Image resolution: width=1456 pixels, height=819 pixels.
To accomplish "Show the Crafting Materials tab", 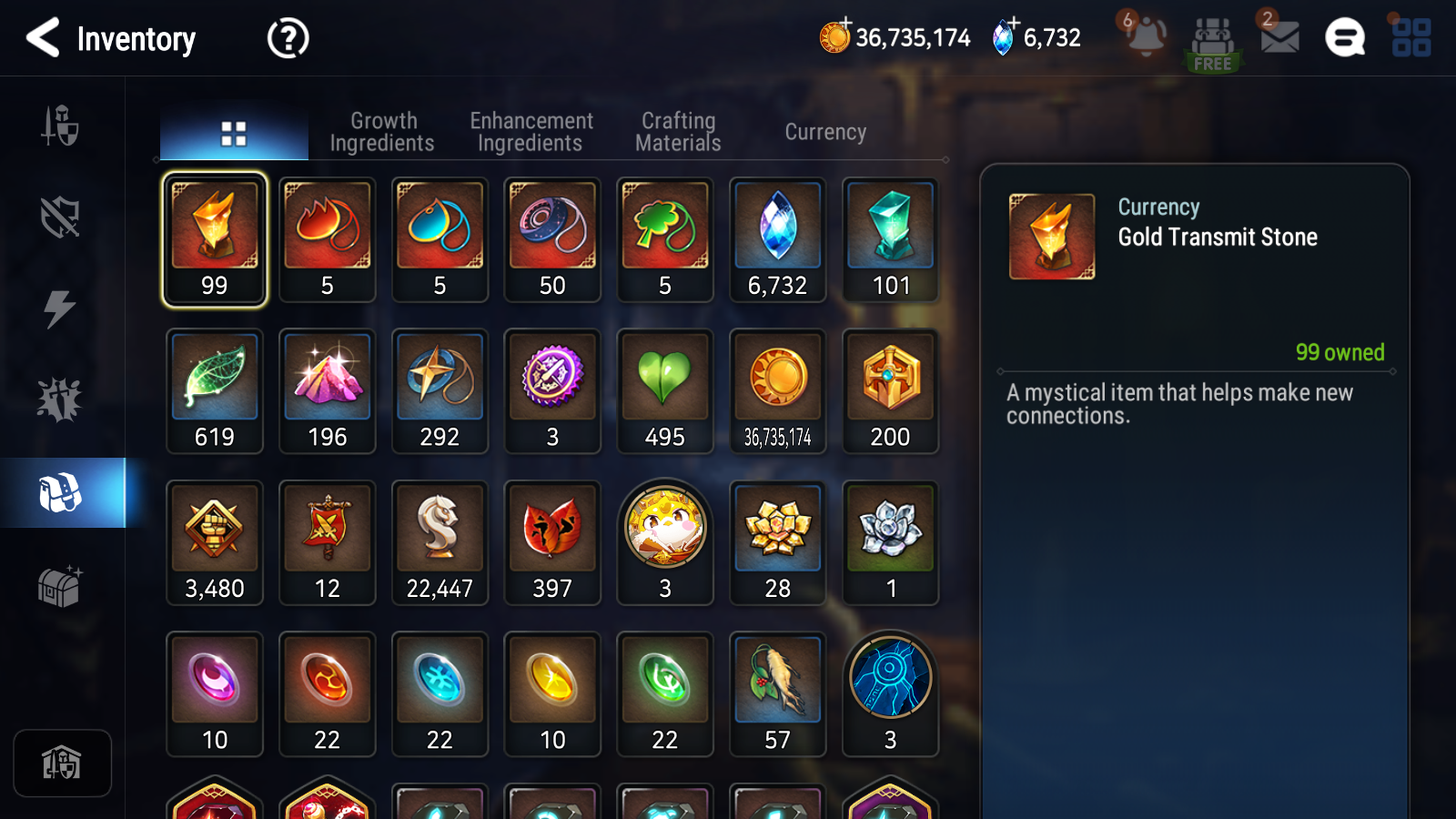I will click(x=678, y=133).
